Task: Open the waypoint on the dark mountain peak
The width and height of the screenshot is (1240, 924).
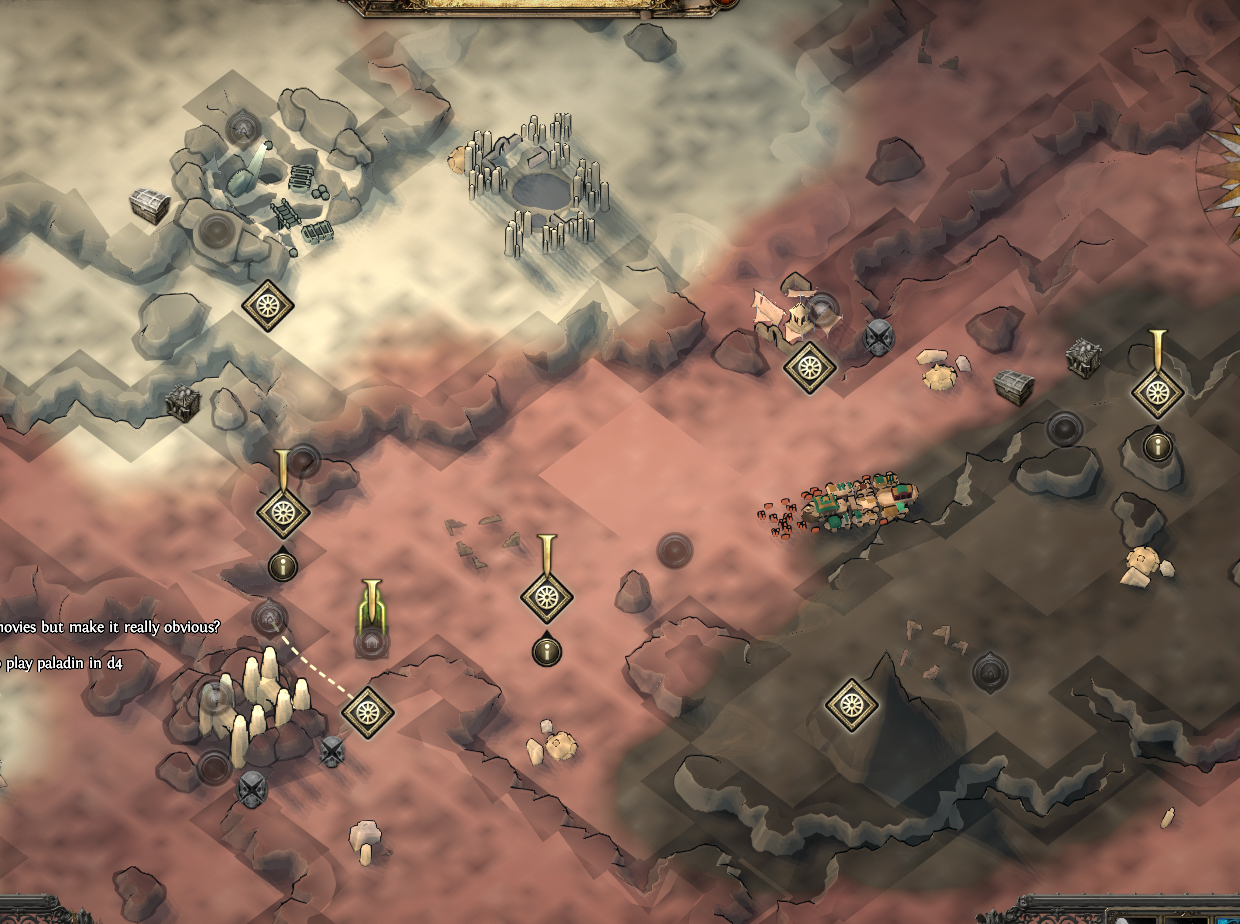Action: [852, 705]
